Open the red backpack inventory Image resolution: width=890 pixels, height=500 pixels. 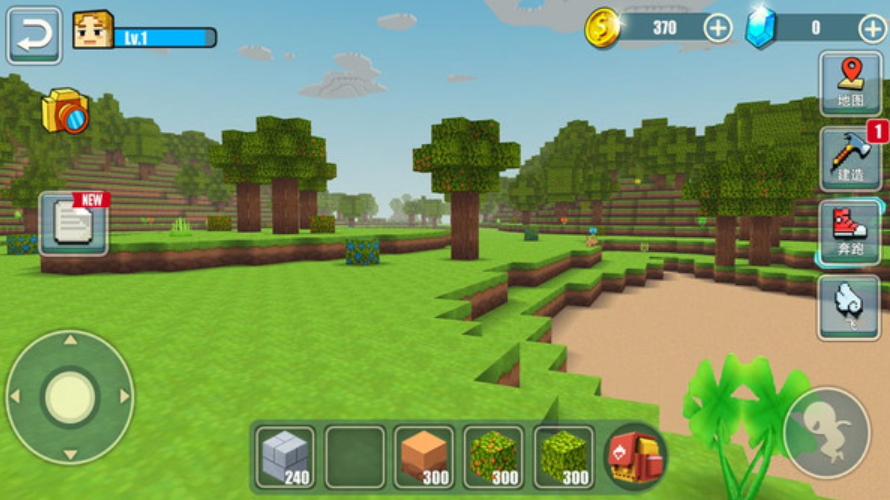click(636, 457)
